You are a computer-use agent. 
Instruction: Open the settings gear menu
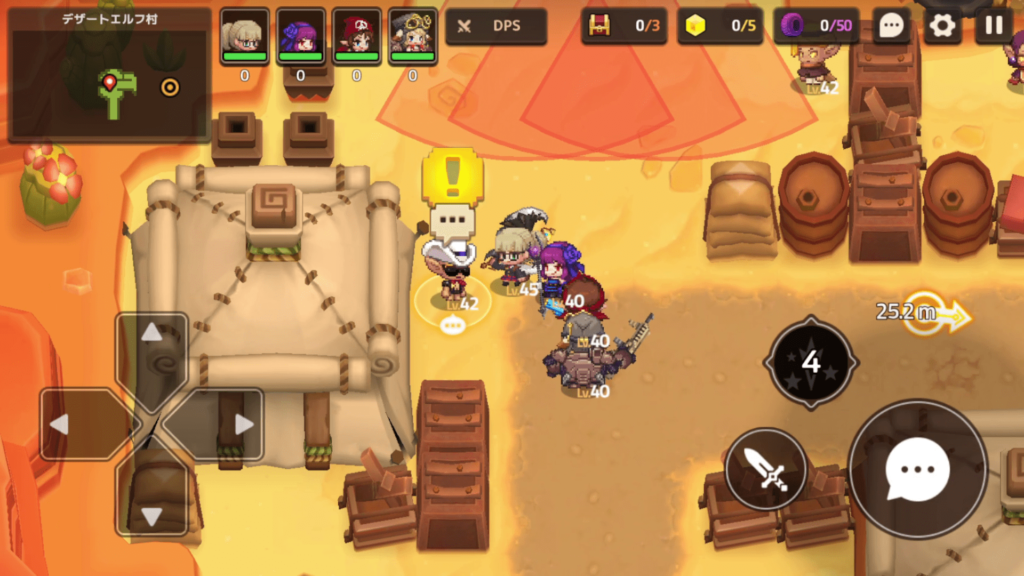point(942,26)
